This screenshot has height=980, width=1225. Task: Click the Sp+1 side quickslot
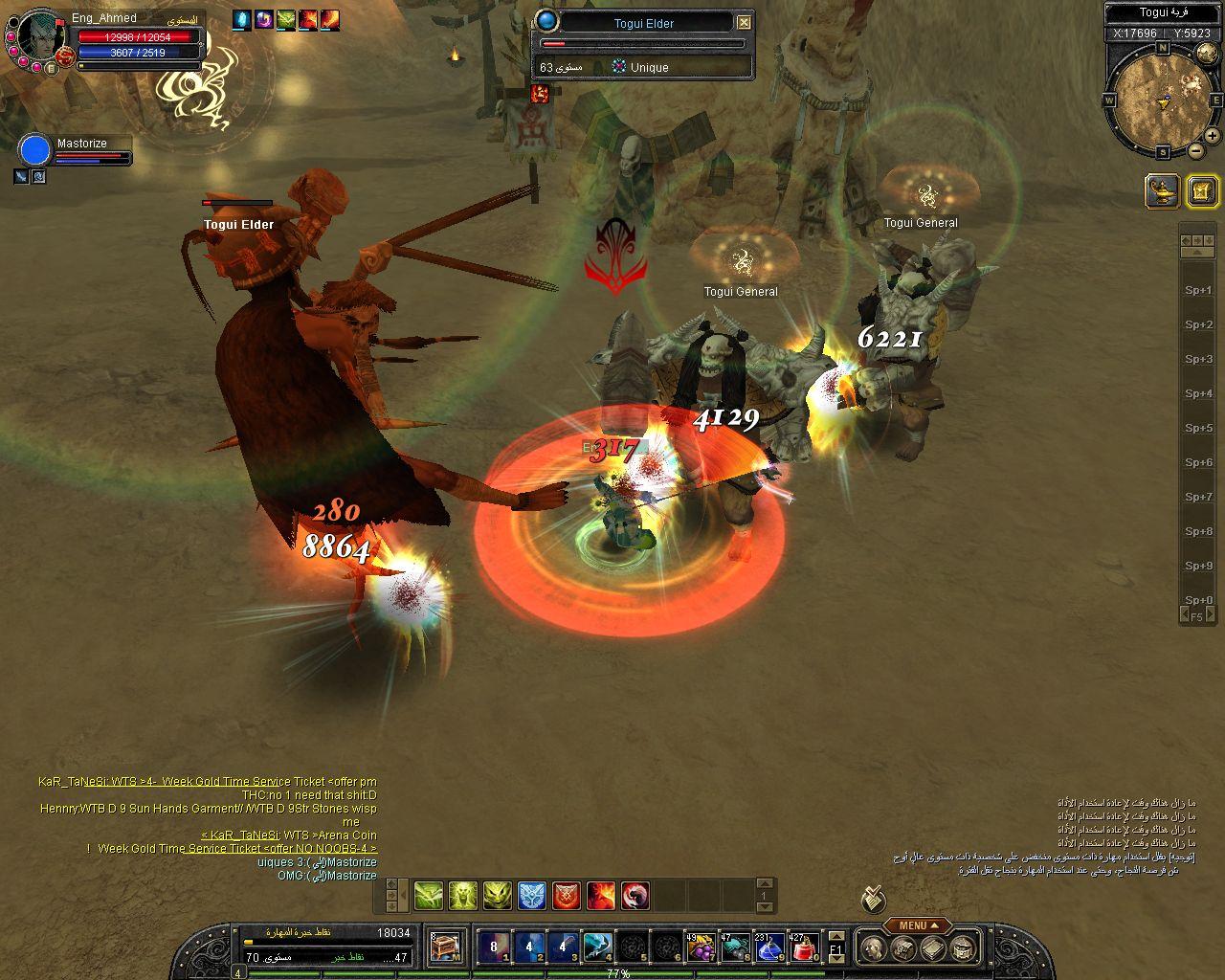click(1198, 290)
